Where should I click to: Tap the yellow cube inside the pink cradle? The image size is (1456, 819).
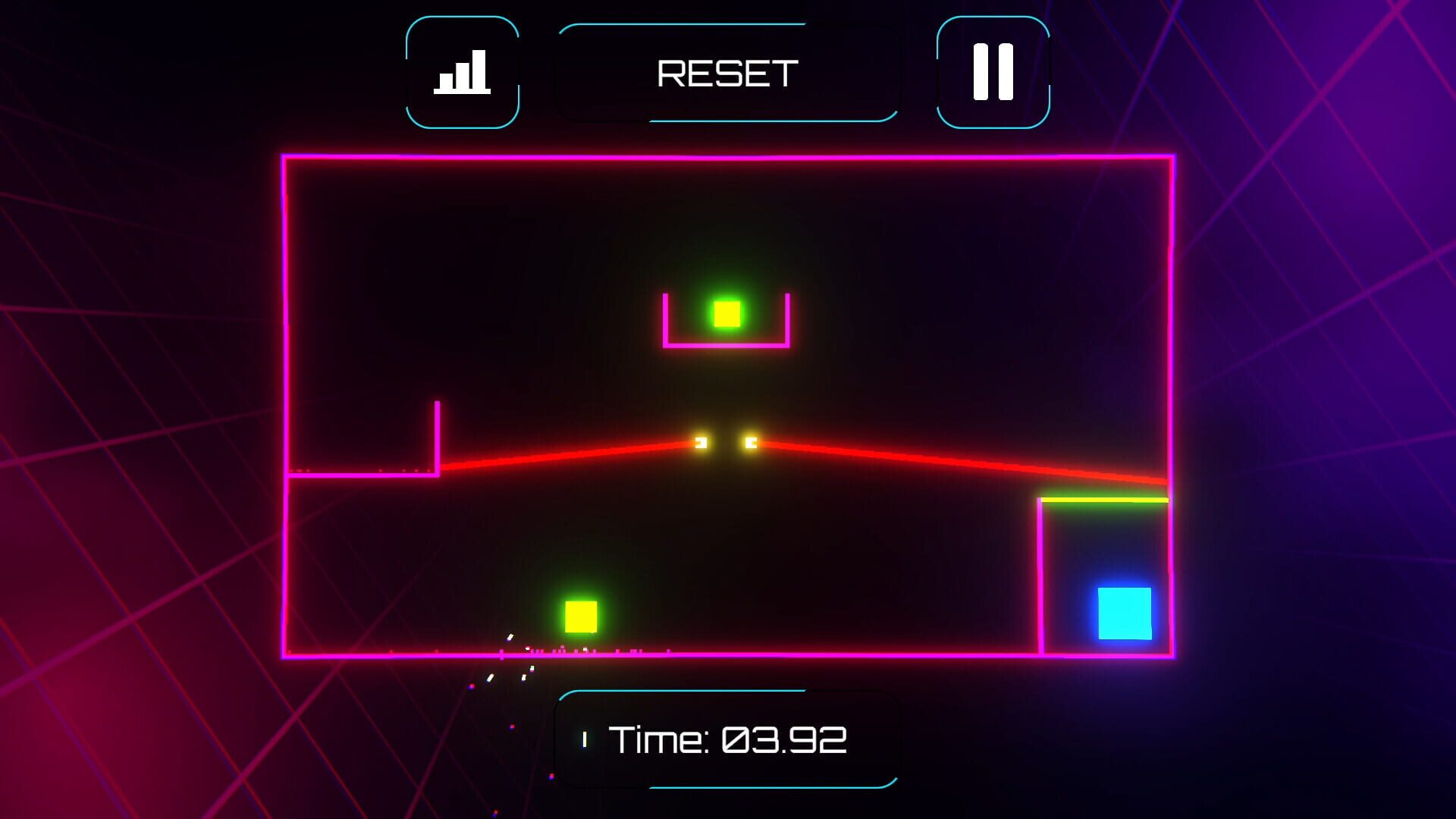[x=726, y=314]
